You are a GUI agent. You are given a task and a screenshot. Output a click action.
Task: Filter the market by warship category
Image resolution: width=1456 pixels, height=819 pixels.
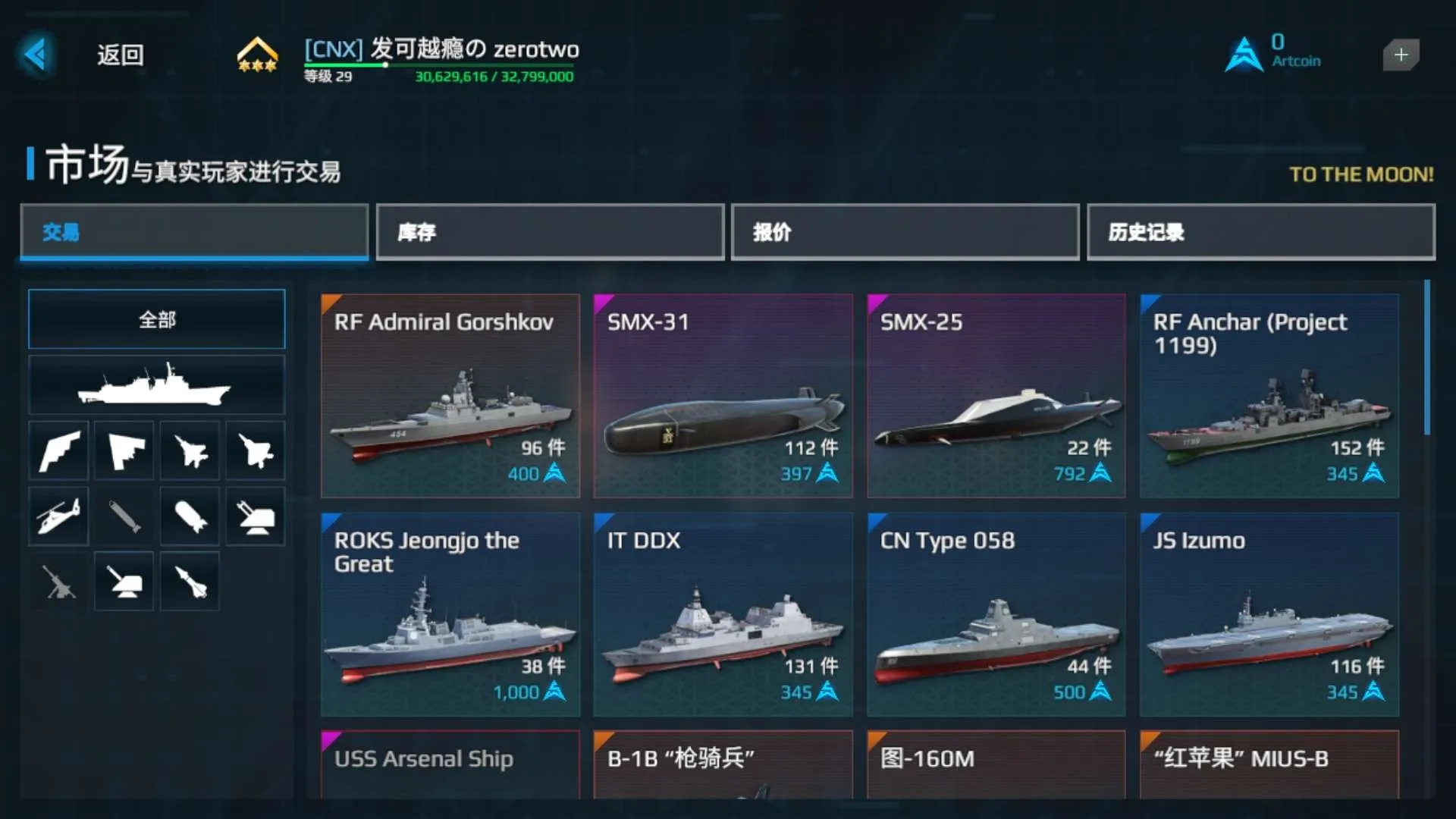[x=157, y=385]
